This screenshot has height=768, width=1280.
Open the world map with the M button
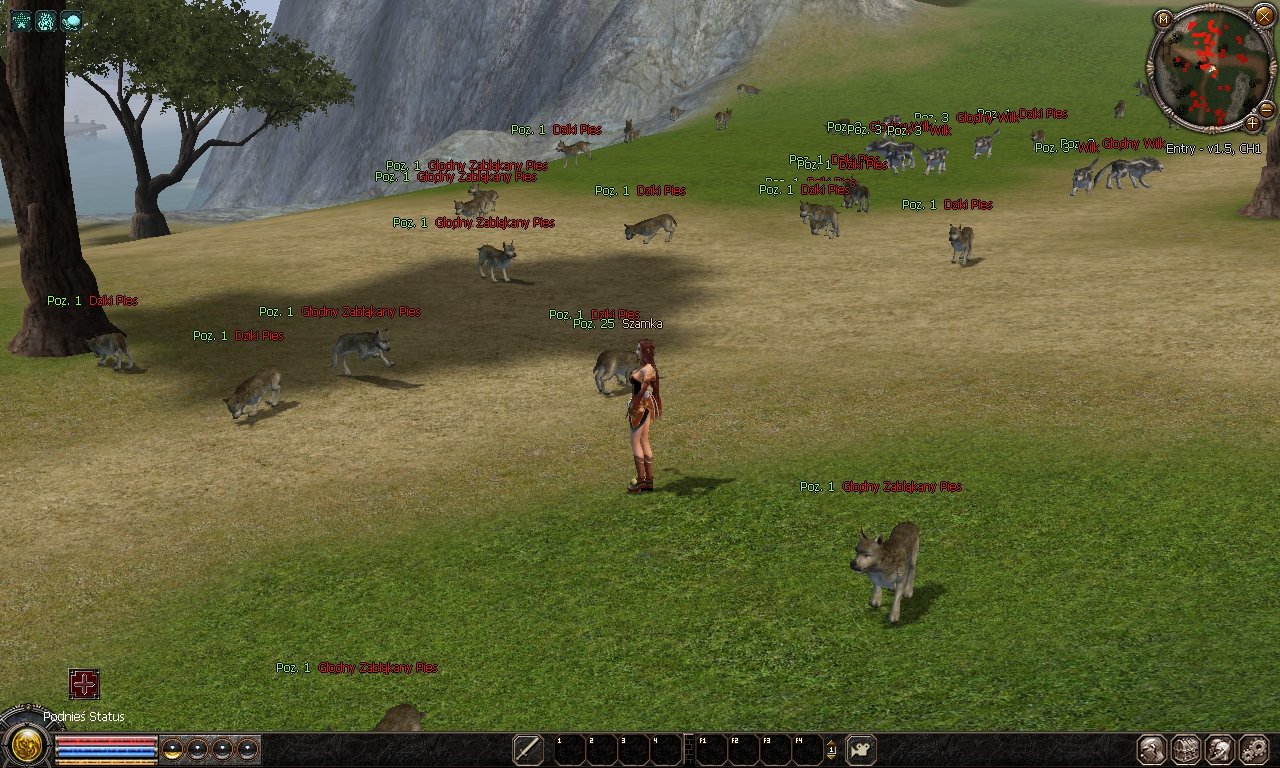pyautogui.click(x=1163, y=19)
